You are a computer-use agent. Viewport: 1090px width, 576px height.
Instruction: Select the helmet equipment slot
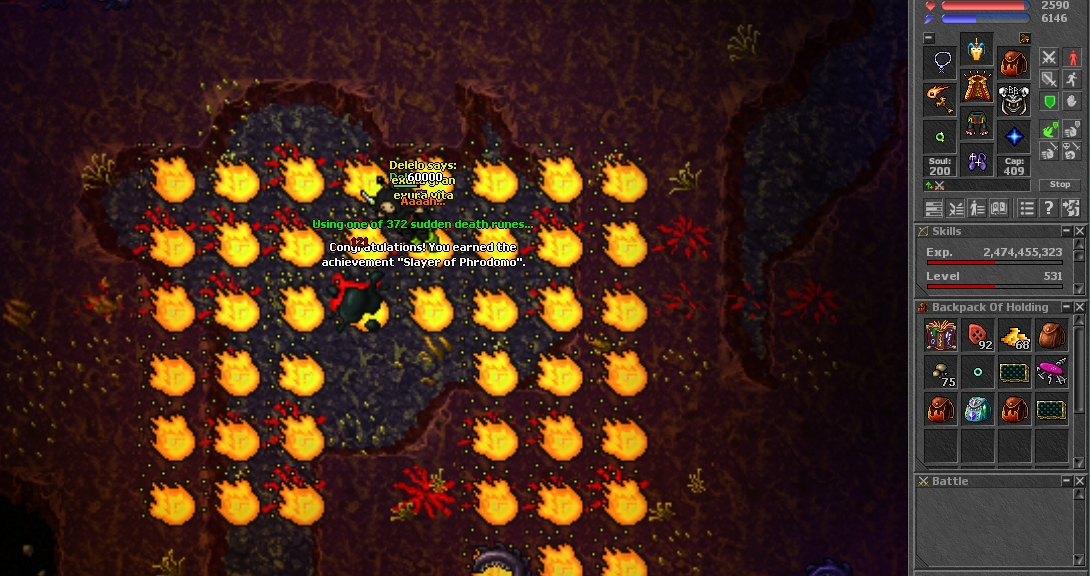coord(976,50)
